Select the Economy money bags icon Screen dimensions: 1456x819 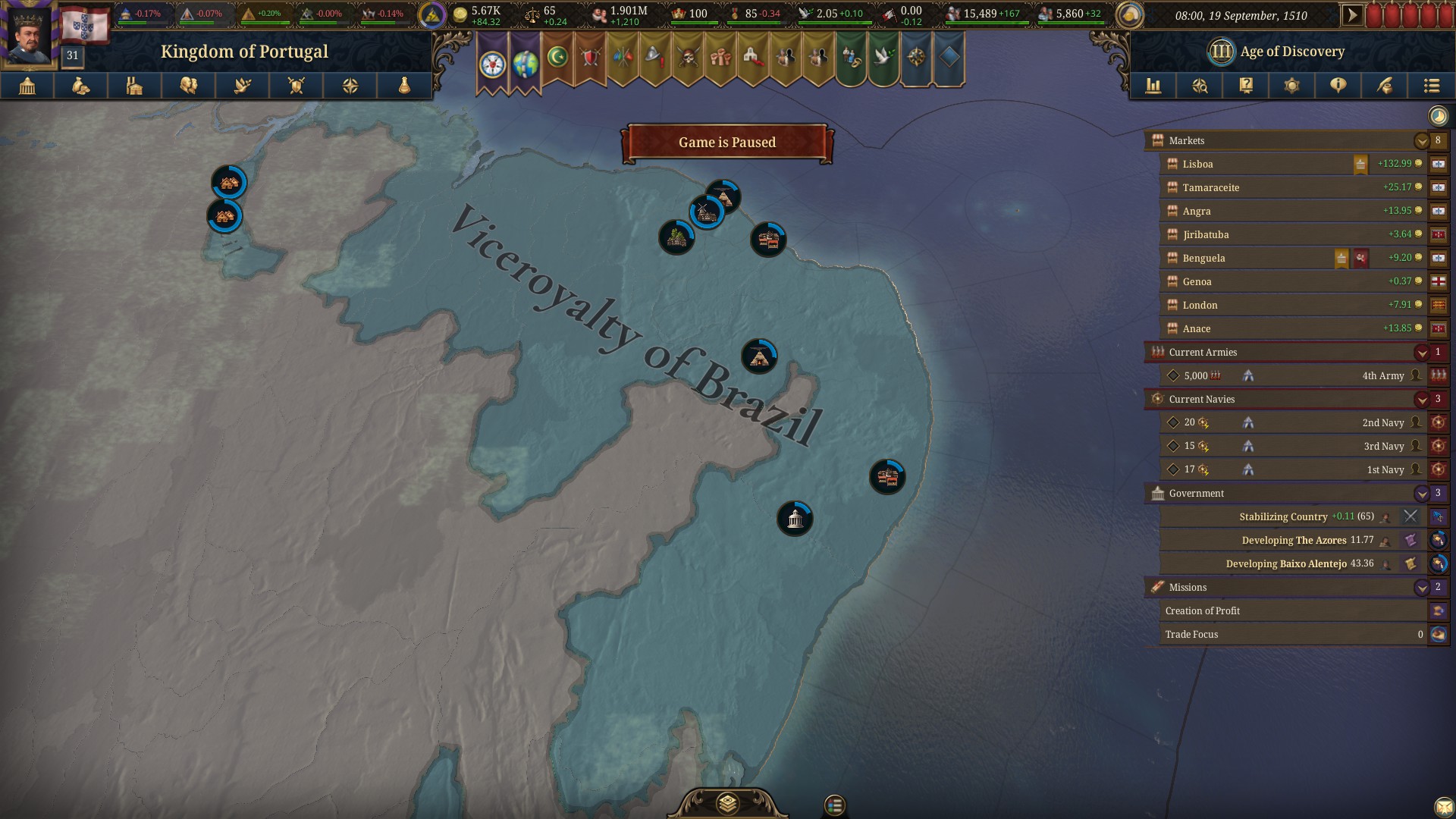(81, 86)
